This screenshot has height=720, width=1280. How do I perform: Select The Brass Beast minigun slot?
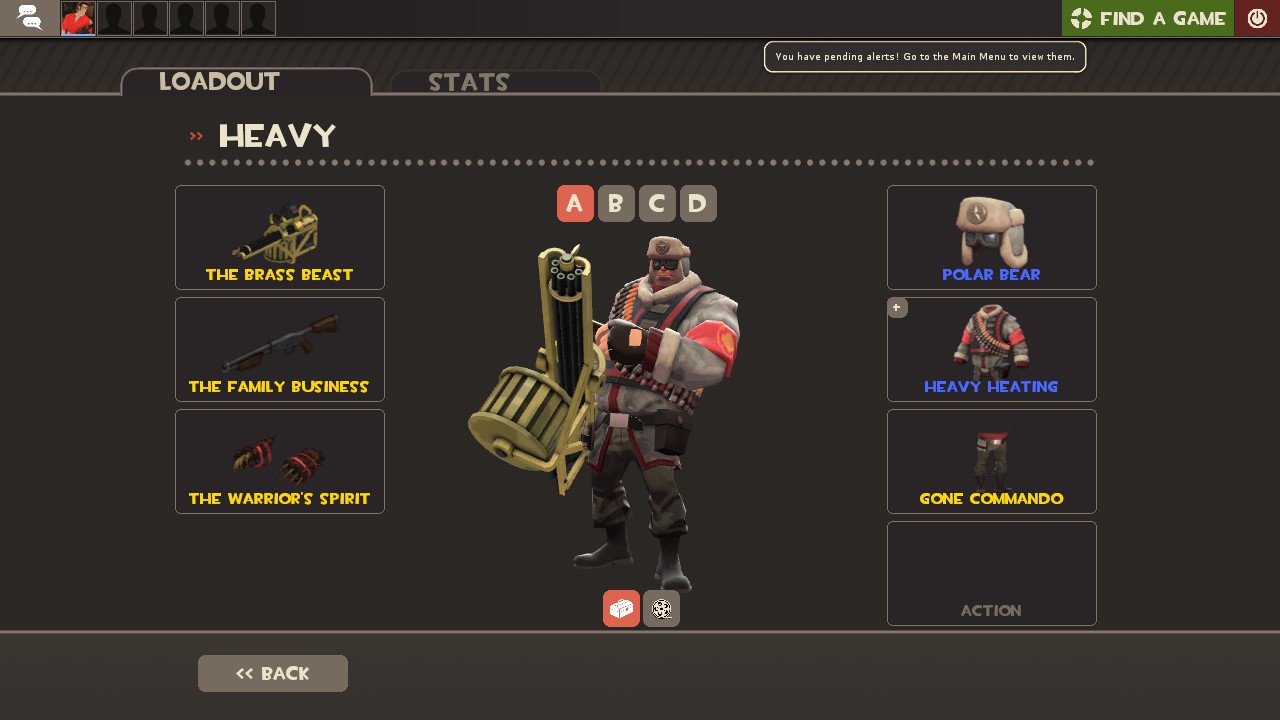279,237
